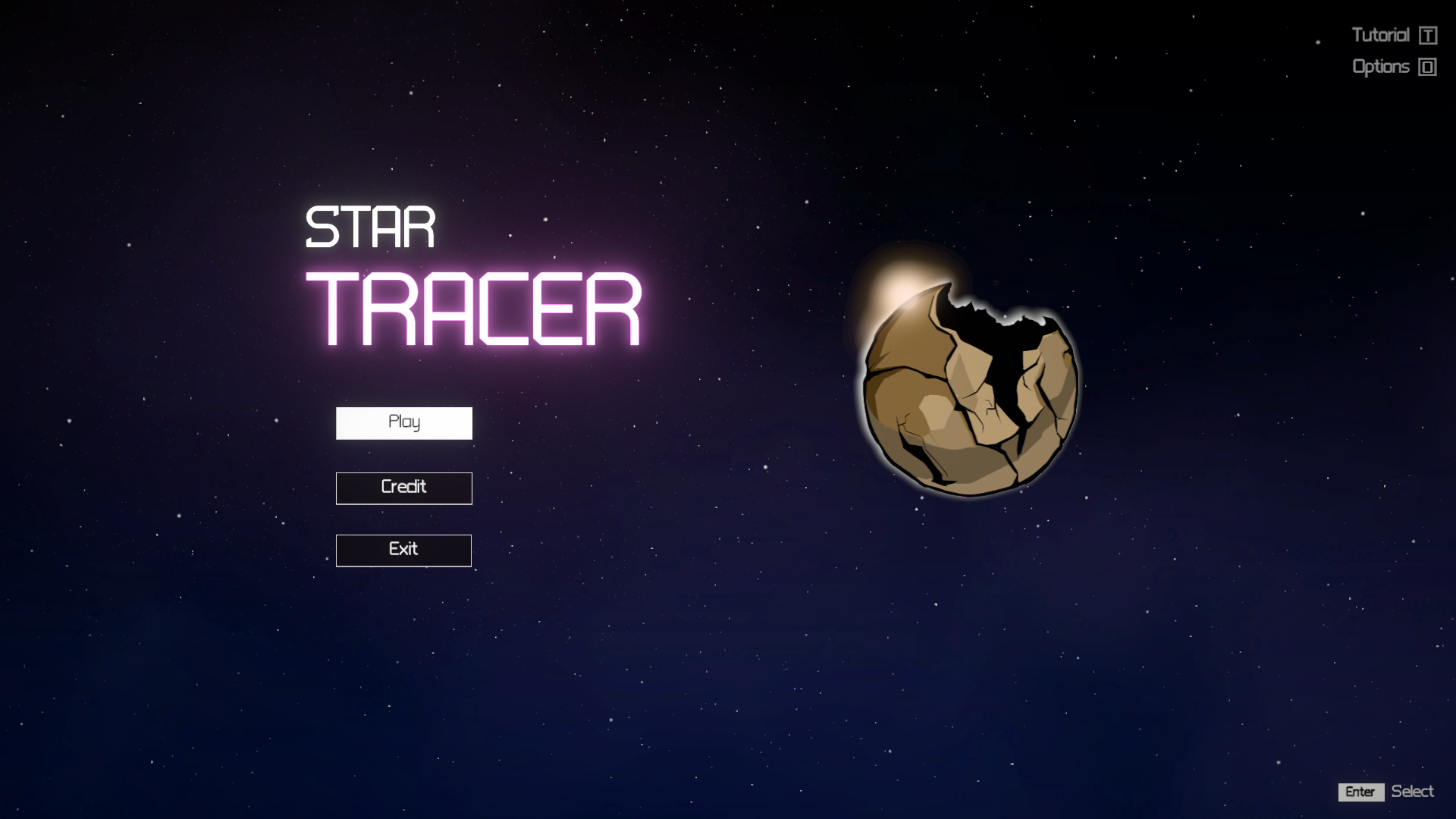This screenshot has height=819, width=1456.
Task: Start the game with Play
Action: click(403, 423)
